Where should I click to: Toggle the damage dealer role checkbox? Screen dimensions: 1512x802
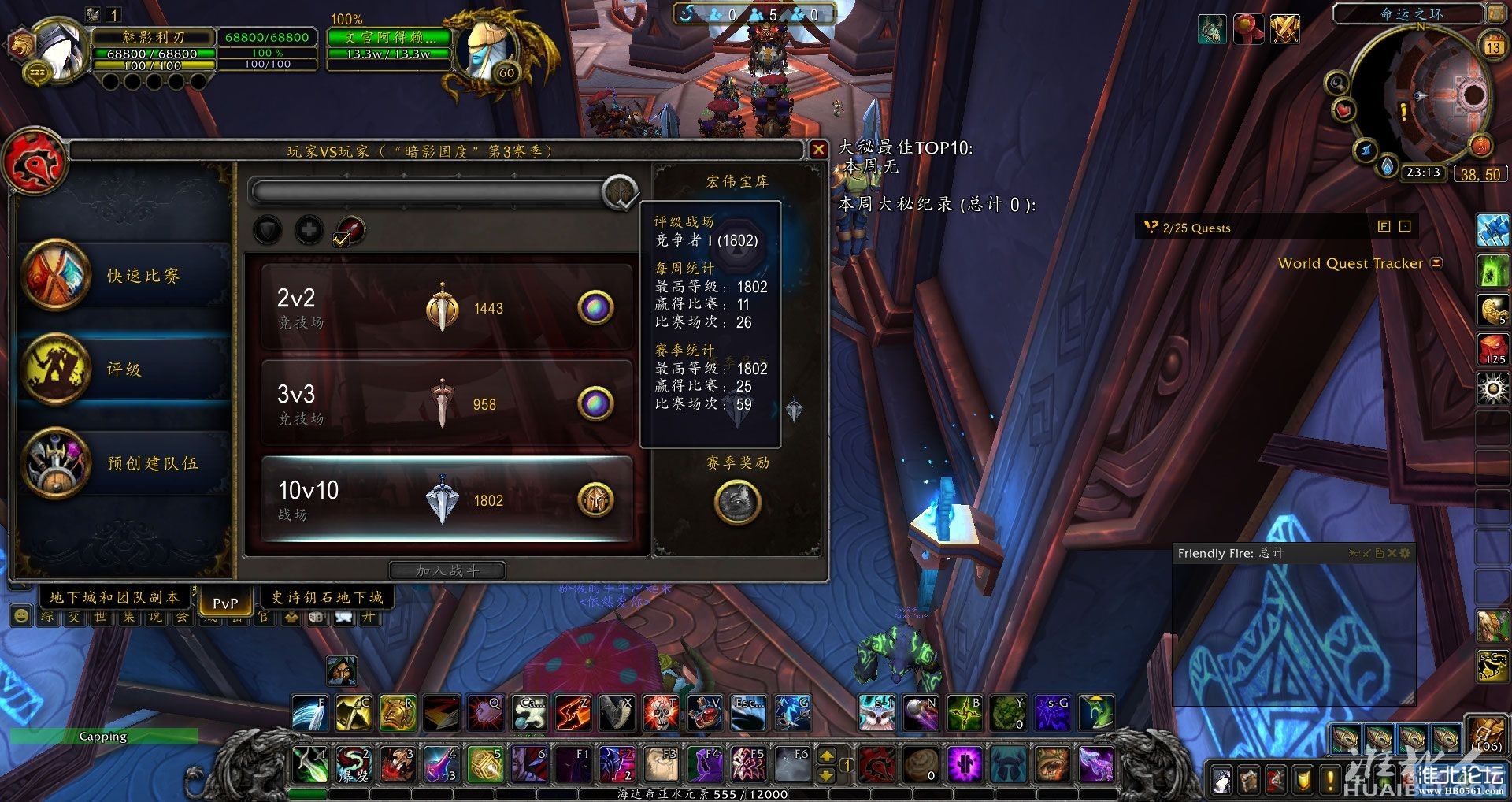pyautogui.click(x=349, y=231)
